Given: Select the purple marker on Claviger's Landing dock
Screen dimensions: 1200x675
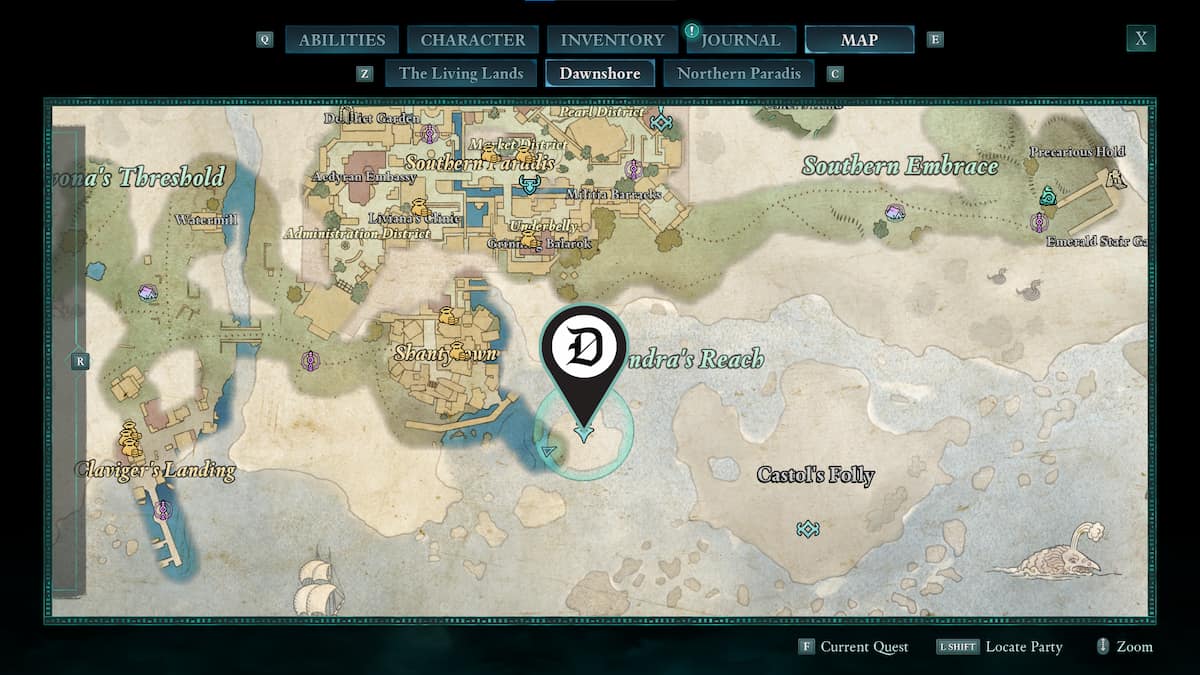Looking at the screenshot, I should (x=163, y=510).
